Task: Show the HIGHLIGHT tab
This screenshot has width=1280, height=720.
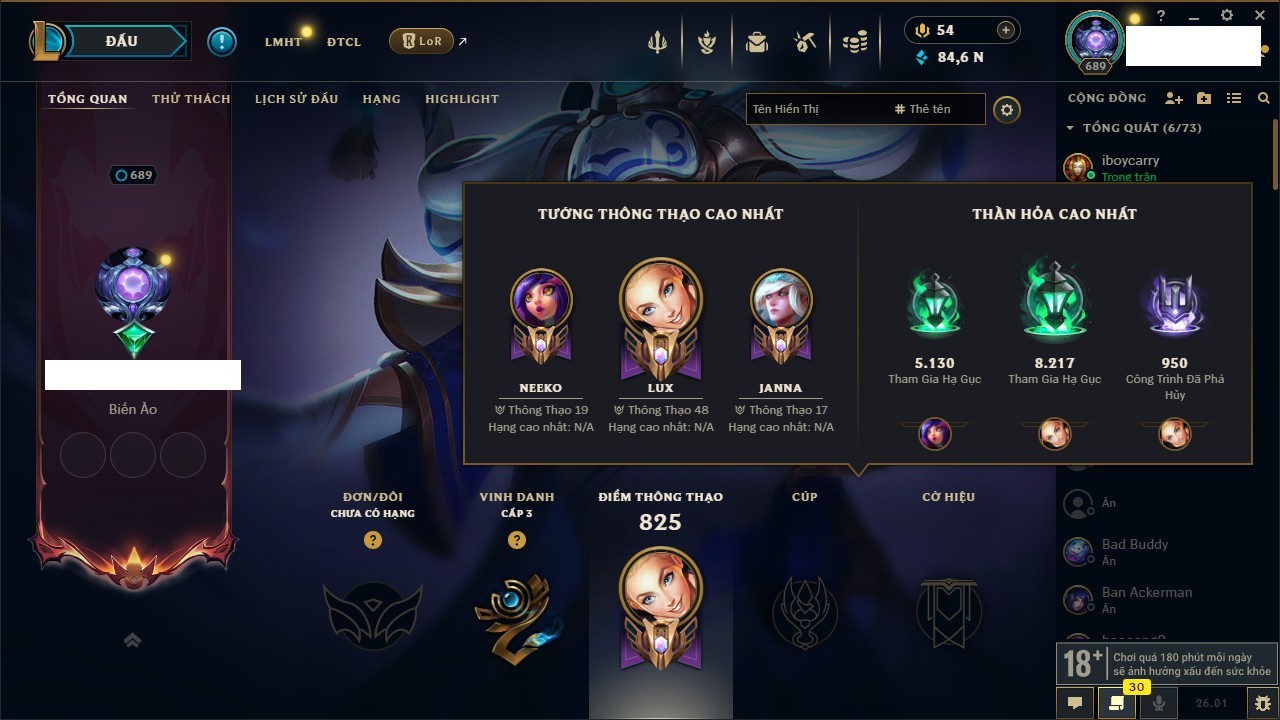Action: [x=461, y=99]
